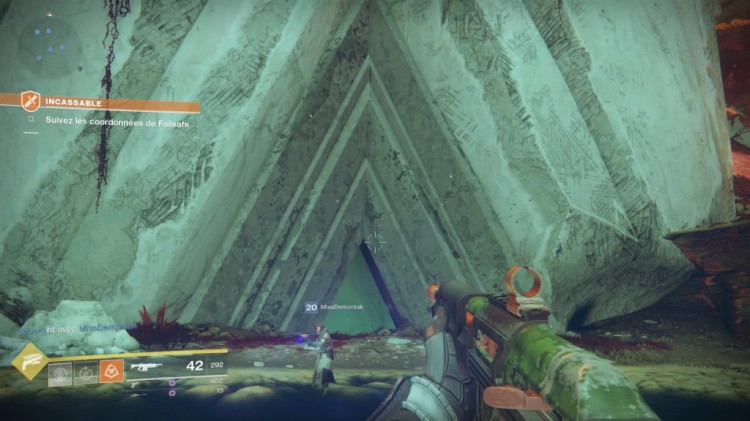Select the grenade ability icon
The image size is (750, 421).
pos(60,373)
